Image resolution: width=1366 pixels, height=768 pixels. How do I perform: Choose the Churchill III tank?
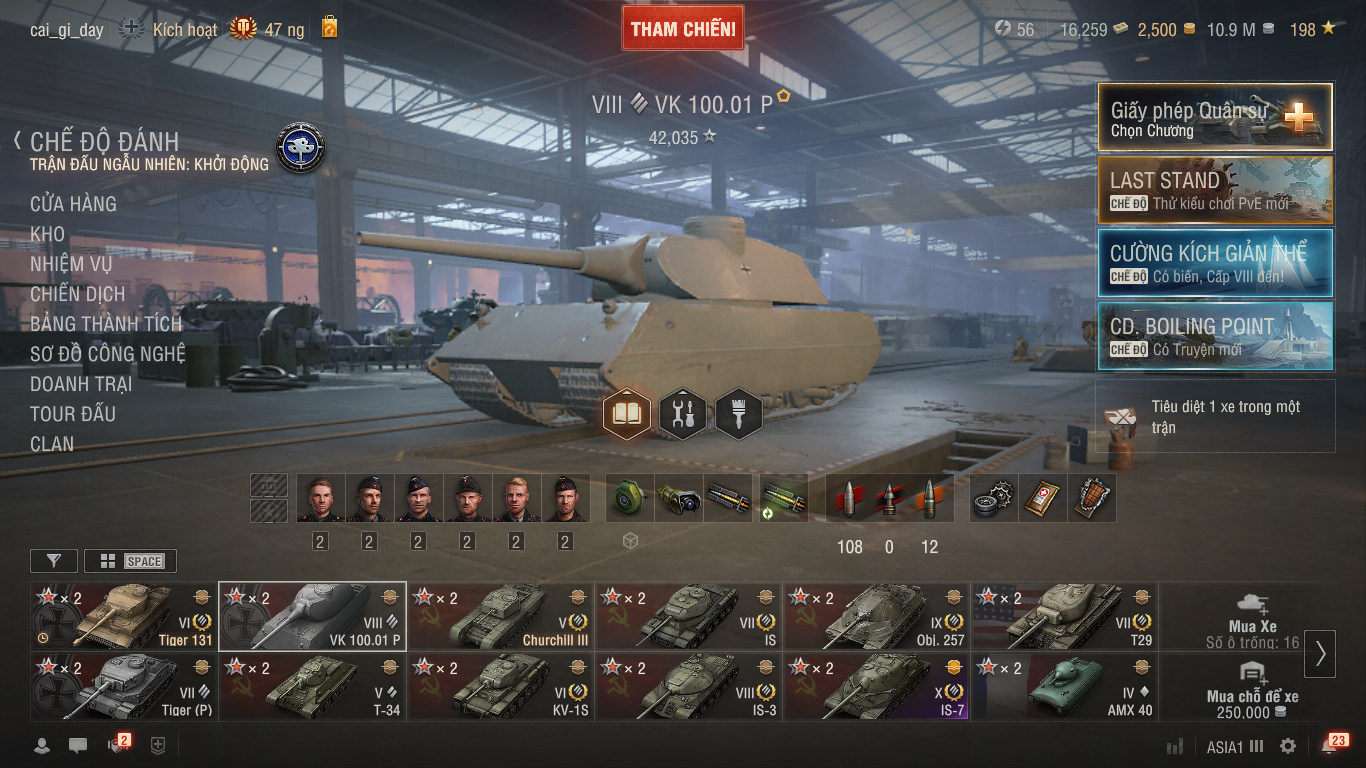coord(500,616)
